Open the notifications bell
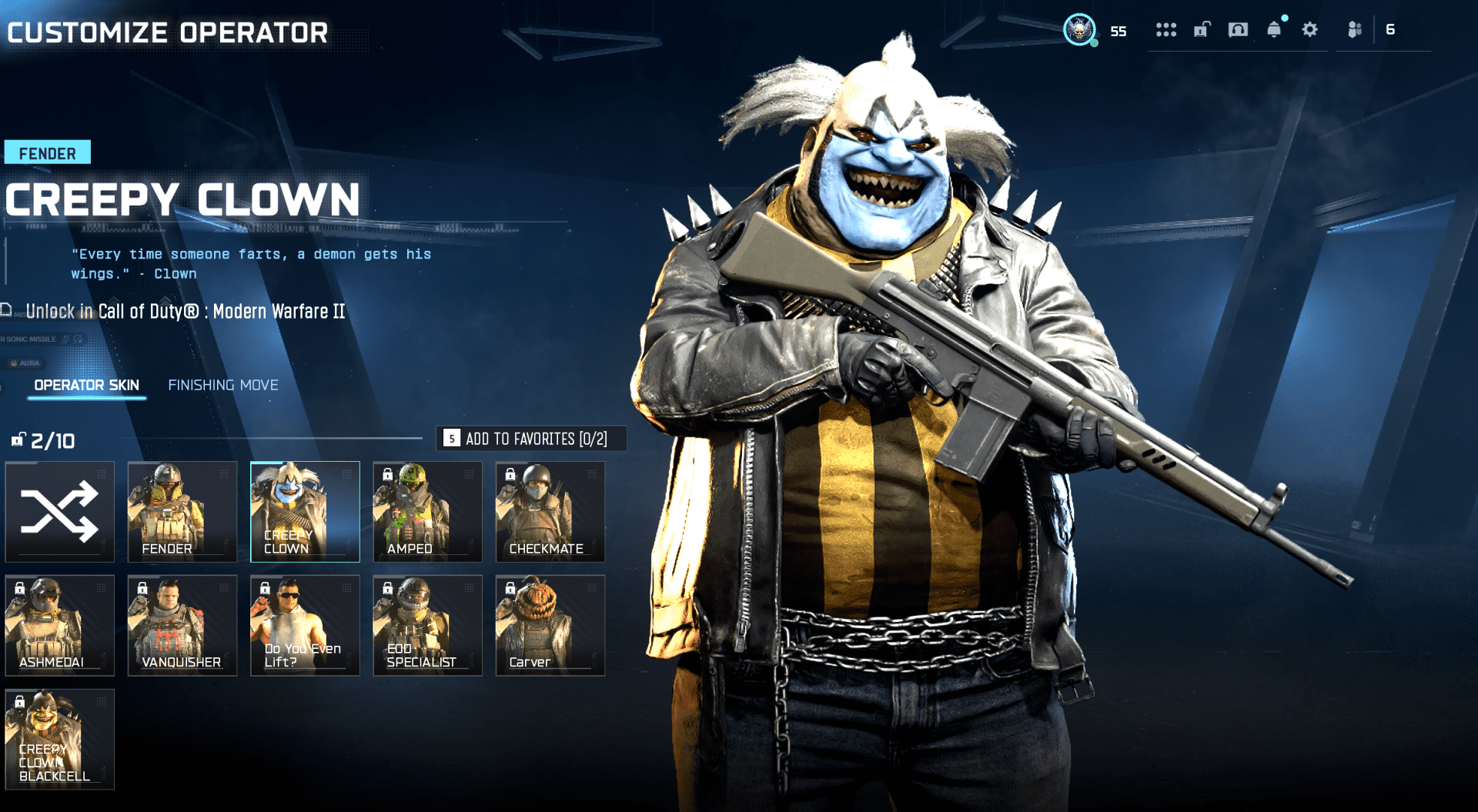 point(1274,30)
